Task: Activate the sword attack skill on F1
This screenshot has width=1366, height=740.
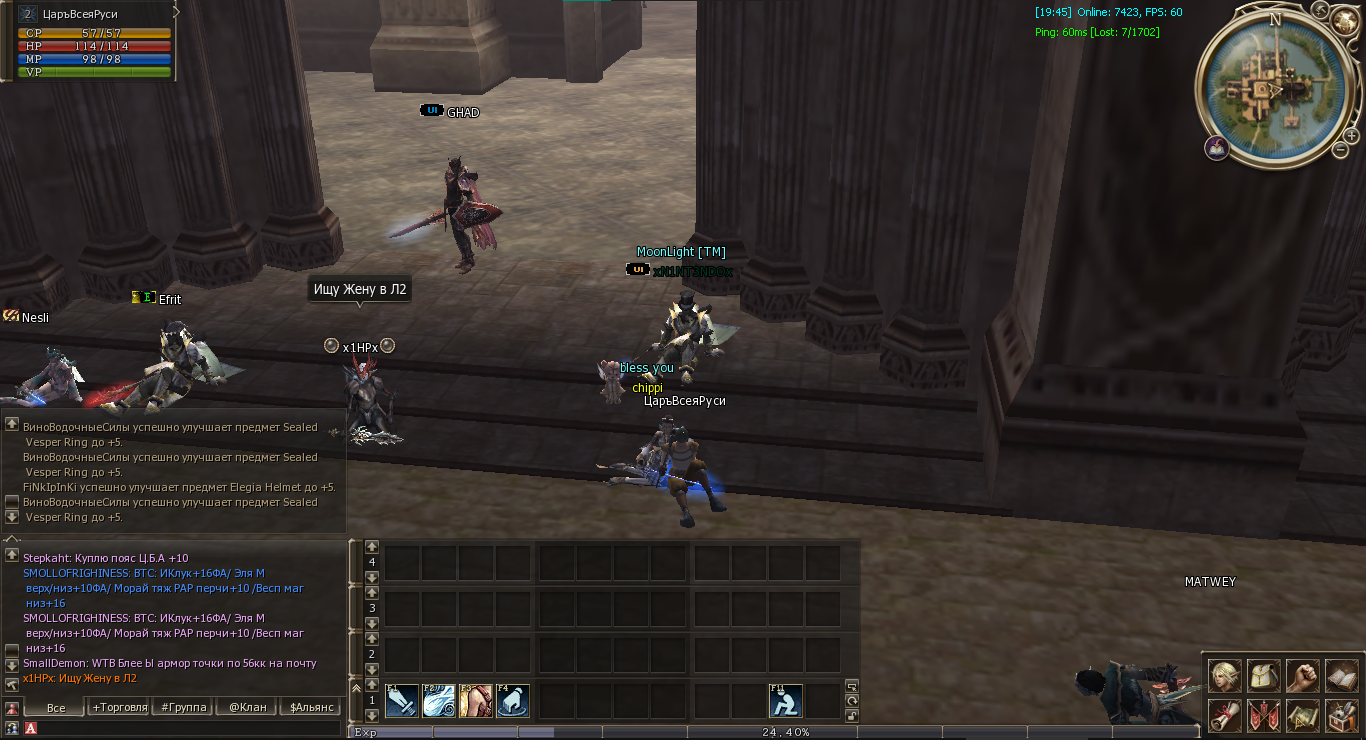Action: click(401, 701)
